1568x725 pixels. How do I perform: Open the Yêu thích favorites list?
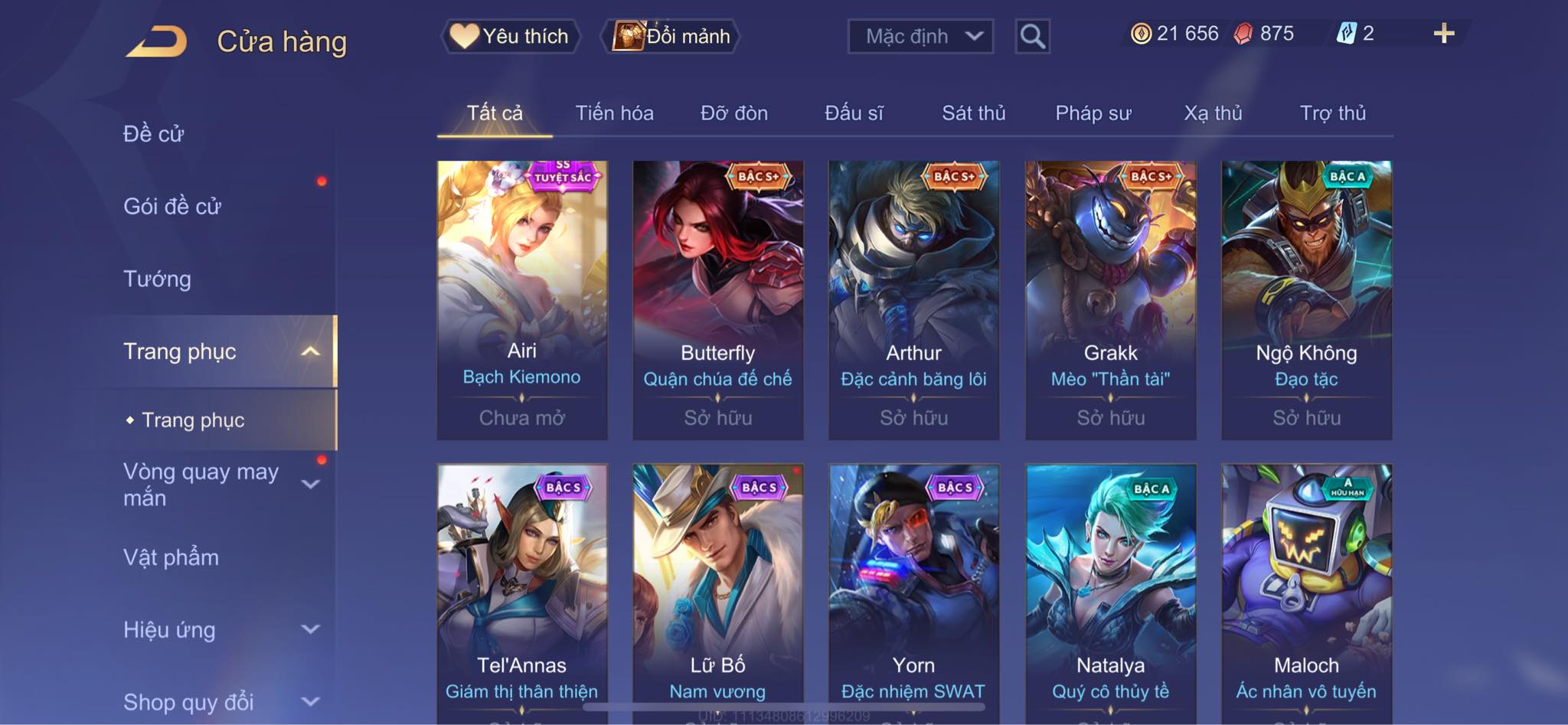point(510,36)
